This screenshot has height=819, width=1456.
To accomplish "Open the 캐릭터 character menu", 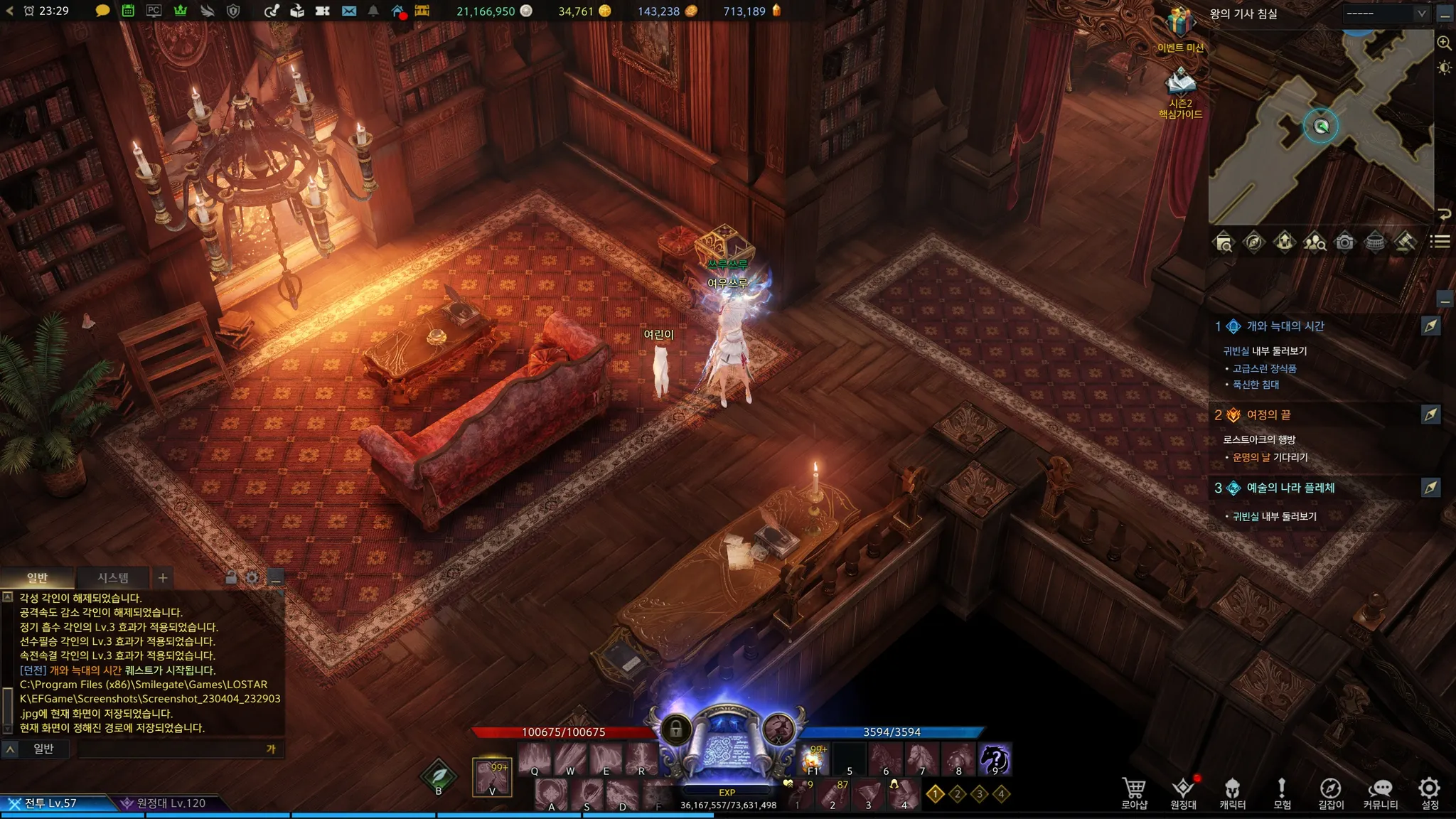I will coord(1232,793).
